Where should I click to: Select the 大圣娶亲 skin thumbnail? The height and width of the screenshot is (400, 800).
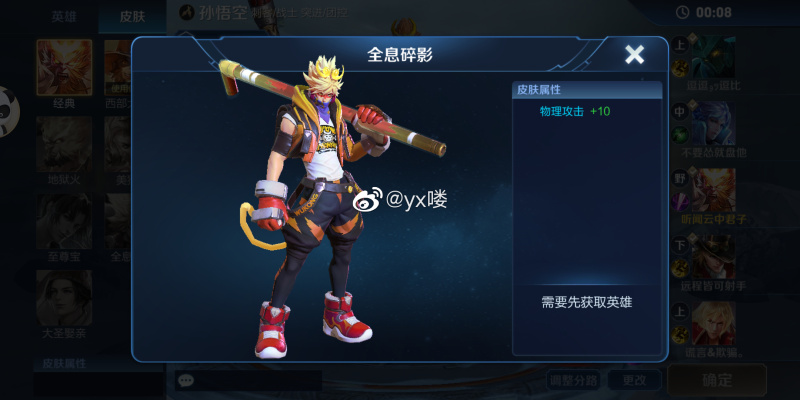(x=64, y=297)
